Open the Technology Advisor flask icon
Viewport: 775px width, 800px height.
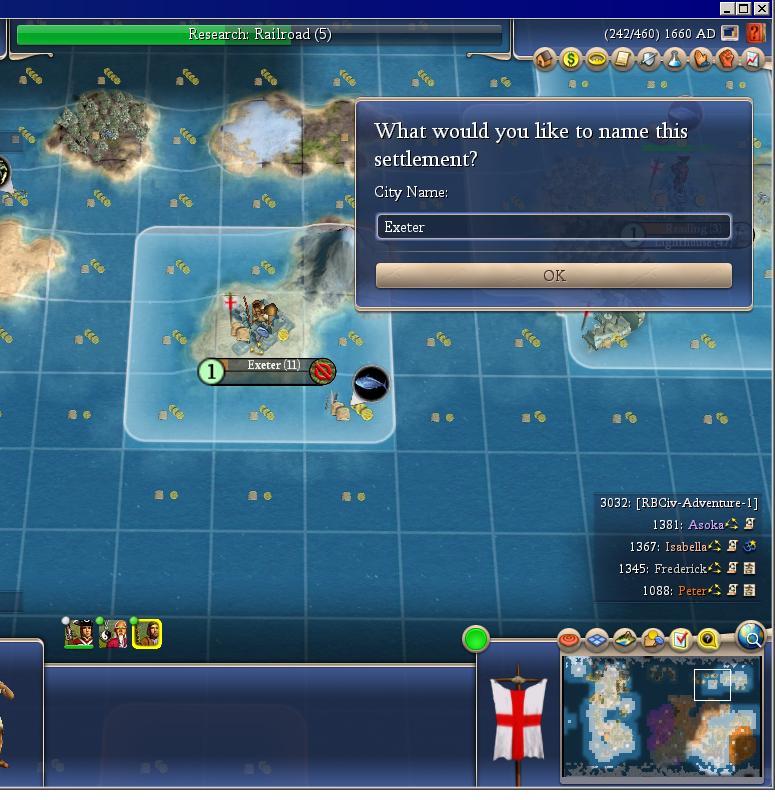pyautogui.click(x=674, y=59)
